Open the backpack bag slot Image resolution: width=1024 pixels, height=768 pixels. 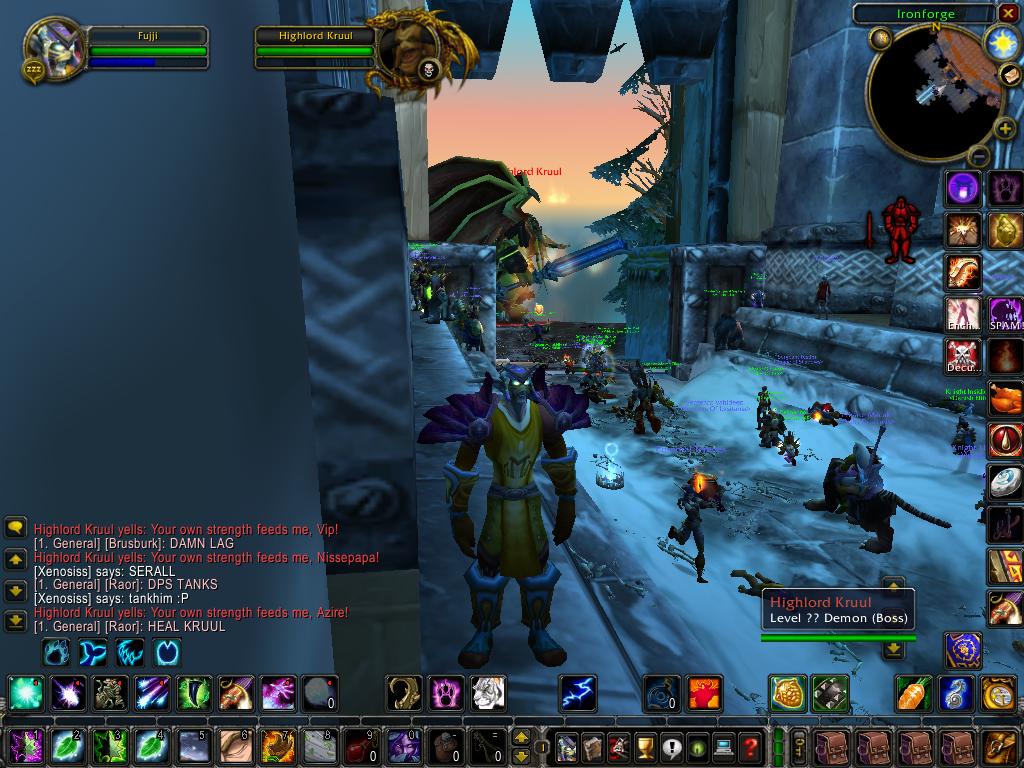point(1000,746)
